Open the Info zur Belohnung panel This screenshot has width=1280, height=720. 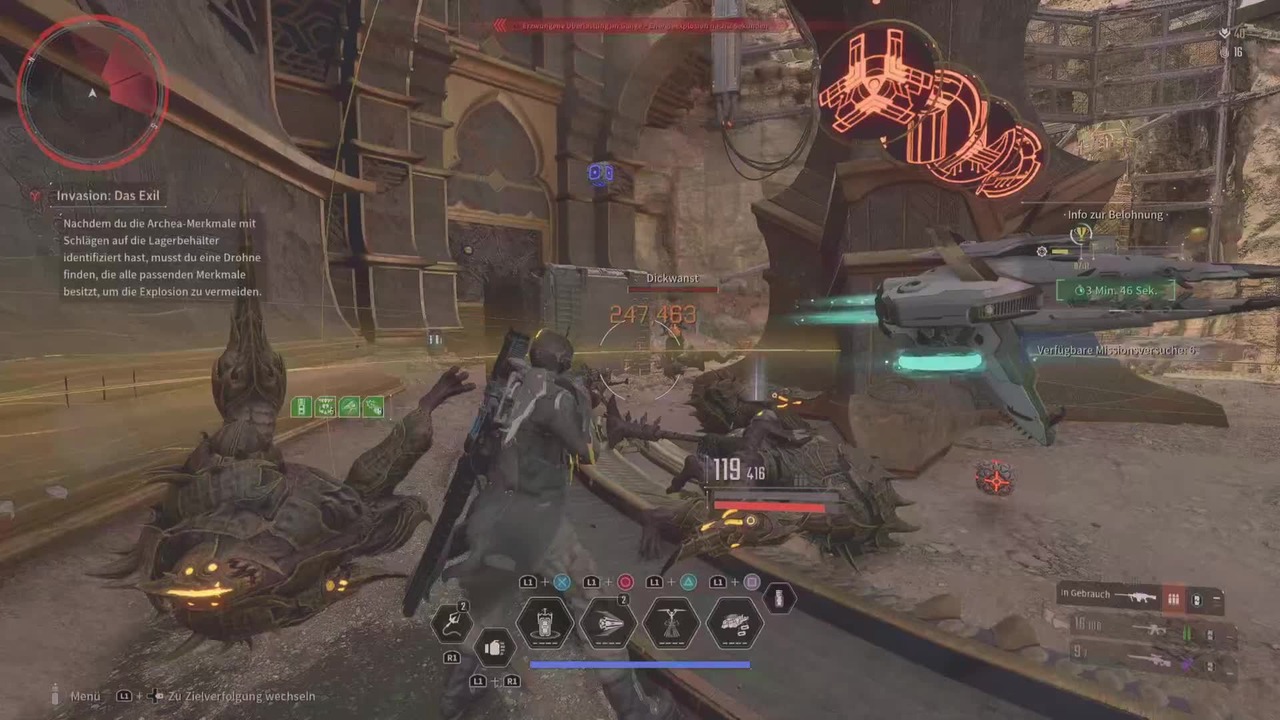[x=1115, y=215]
